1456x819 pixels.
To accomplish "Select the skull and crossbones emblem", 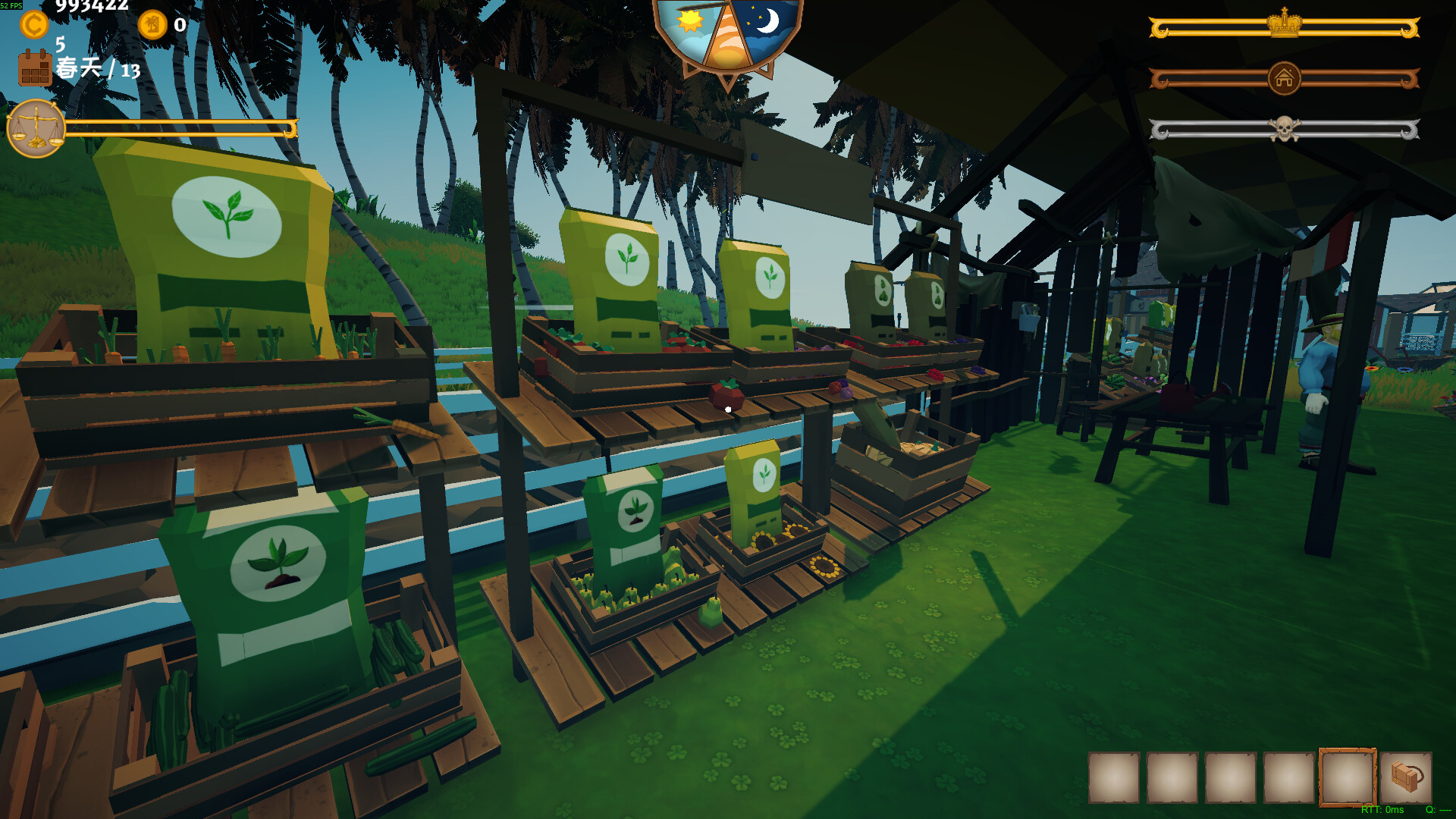I will click(x=1284, y=129).
